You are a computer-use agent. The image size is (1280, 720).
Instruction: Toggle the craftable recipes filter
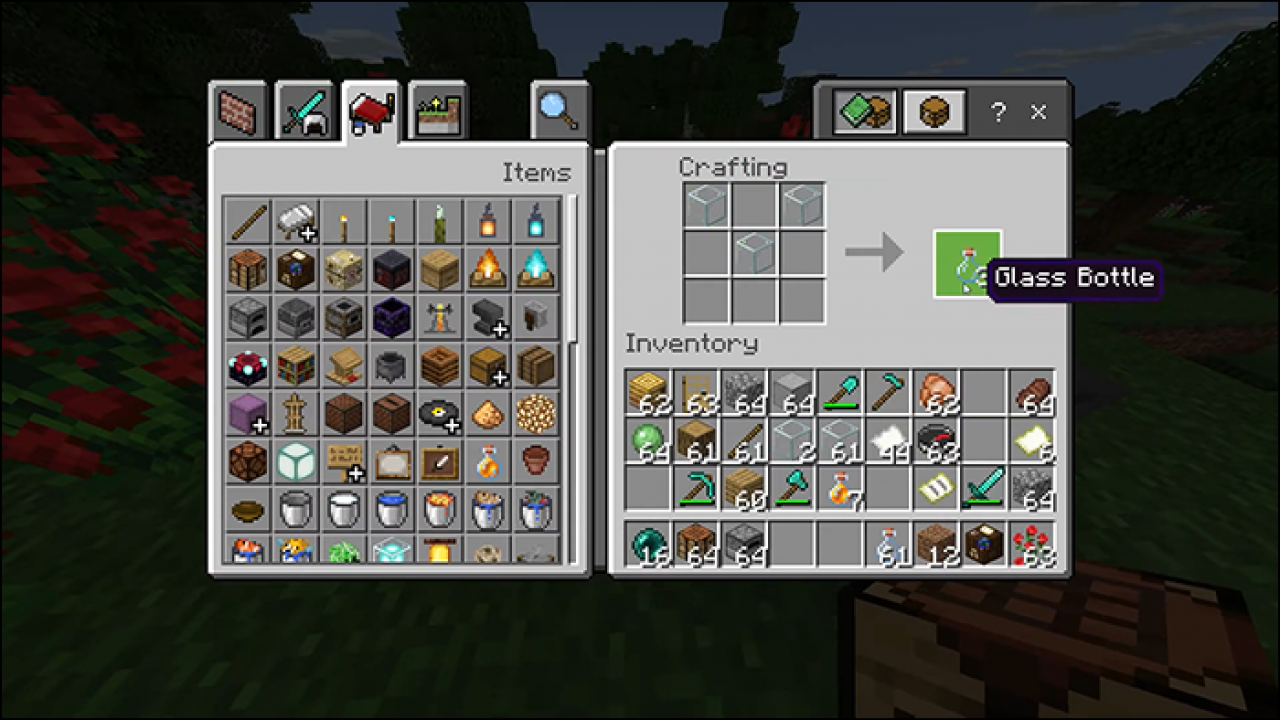point(863,112)
